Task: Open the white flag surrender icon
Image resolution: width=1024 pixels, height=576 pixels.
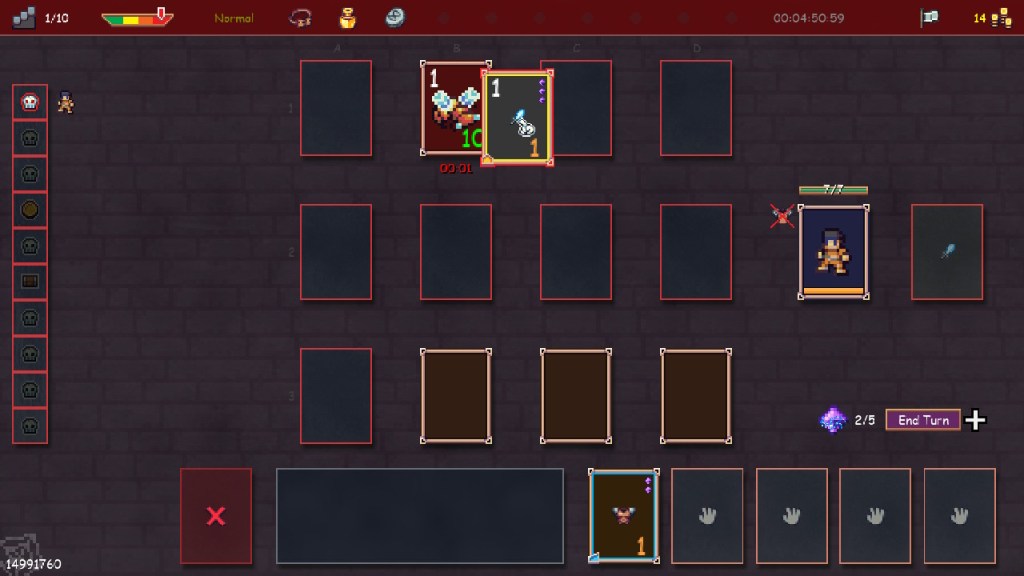Action: coord(929,18)
